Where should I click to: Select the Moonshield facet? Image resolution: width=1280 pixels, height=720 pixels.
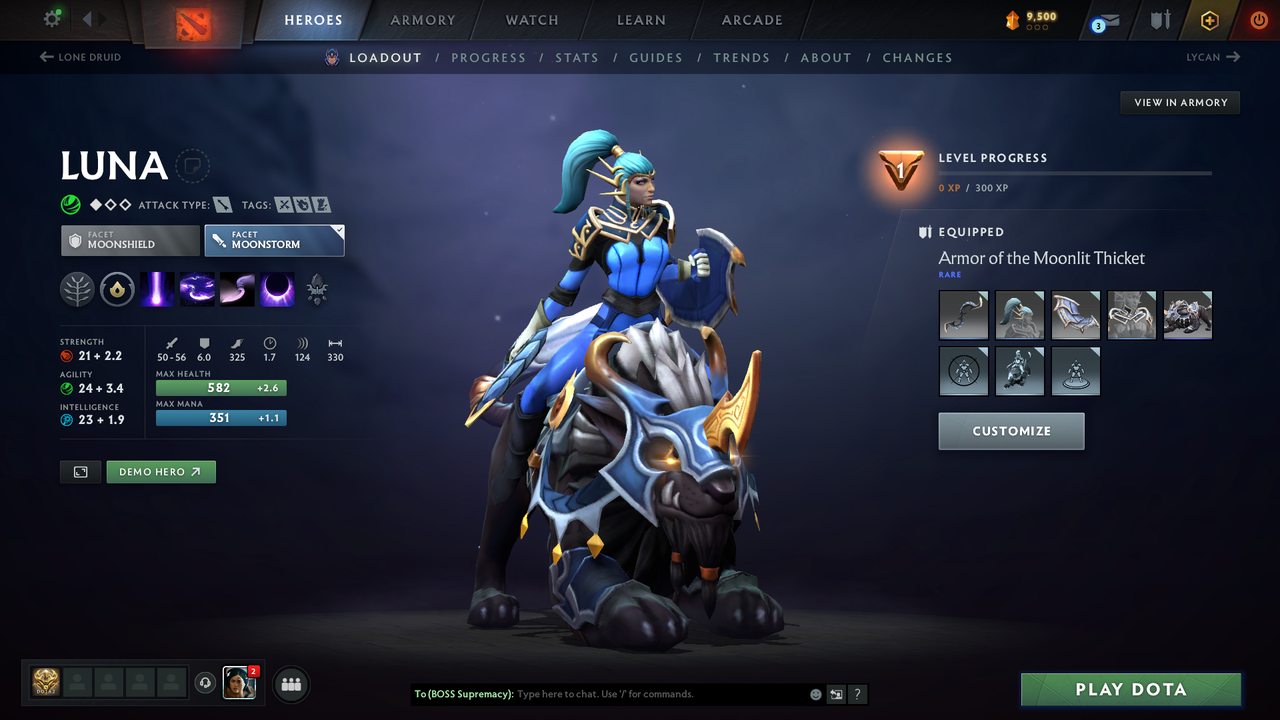[x=130, y=240]
